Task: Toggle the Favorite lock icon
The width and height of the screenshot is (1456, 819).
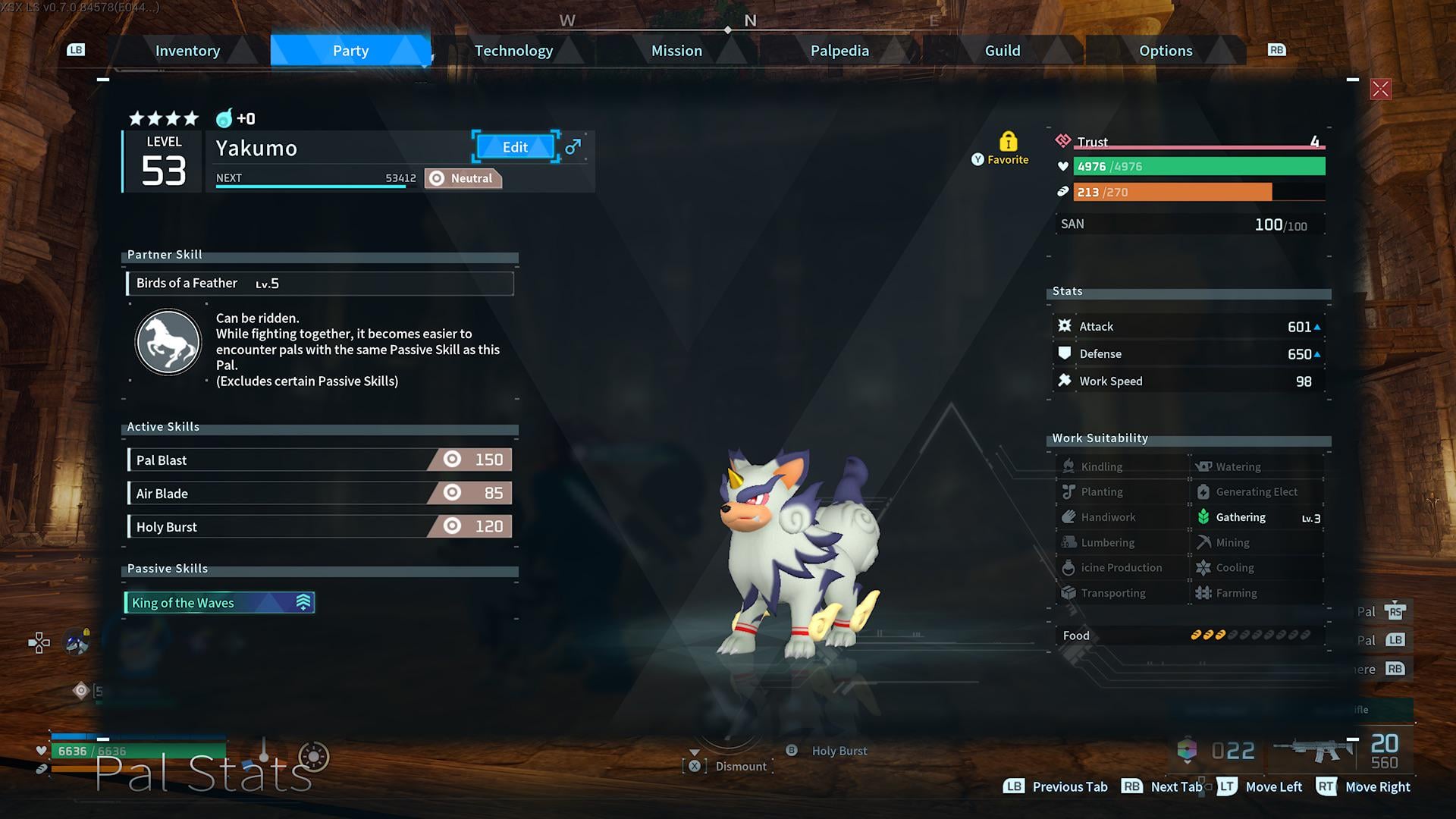Action: [x=1008, y=142]
